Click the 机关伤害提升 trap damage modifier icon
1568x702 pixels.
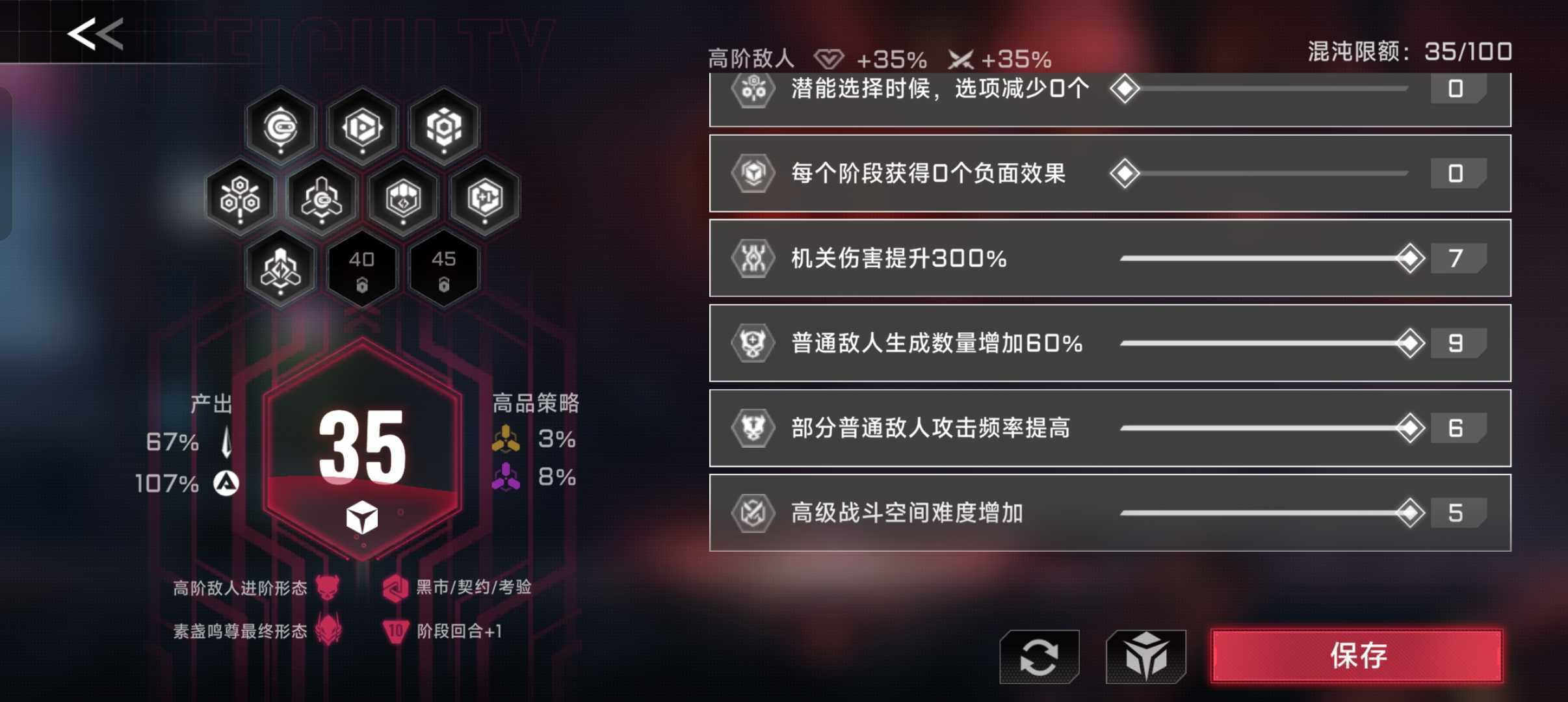point(752,258)
